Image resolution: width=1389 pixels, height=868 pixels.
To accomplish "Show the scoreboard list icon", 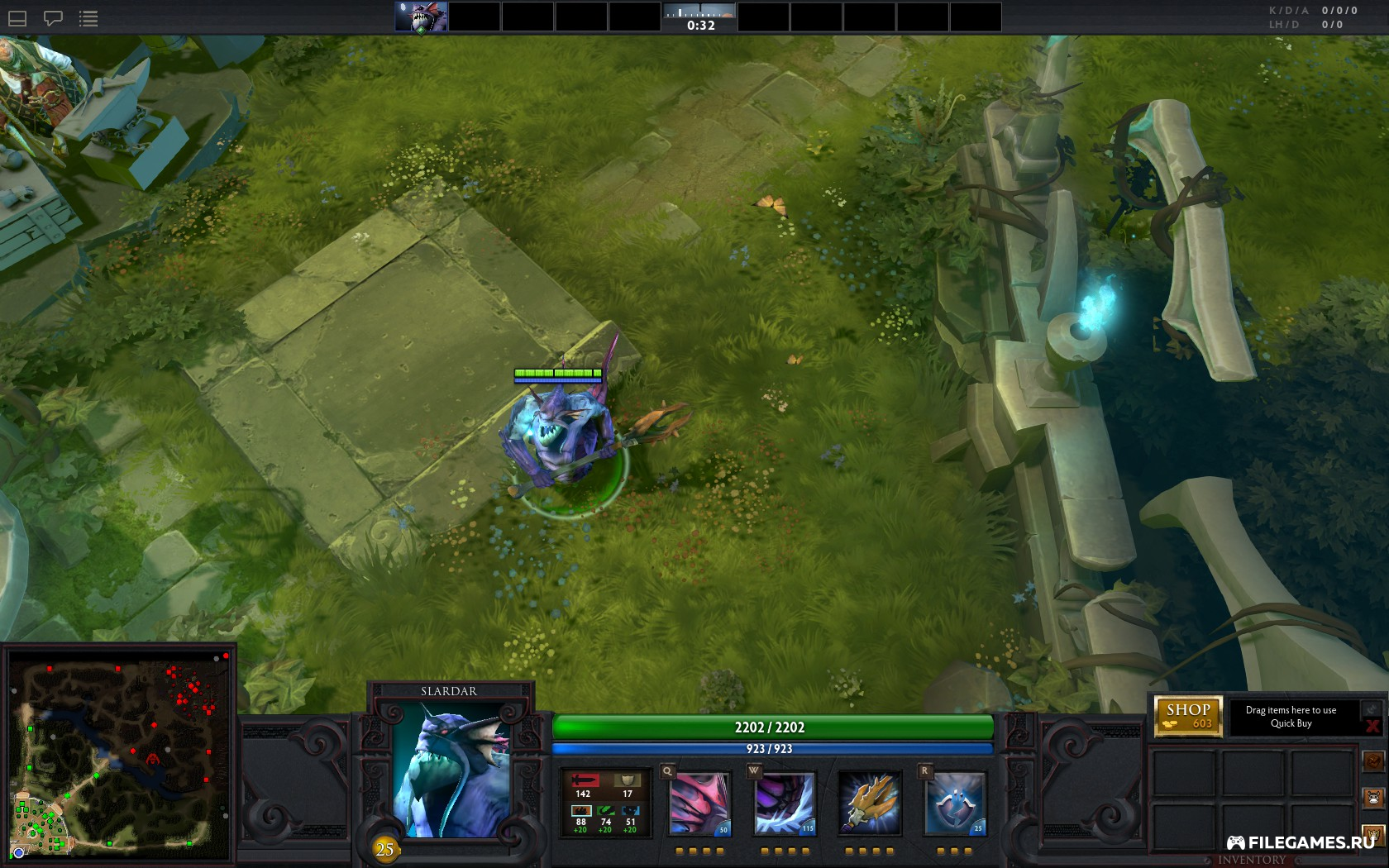I will point(88,18).
